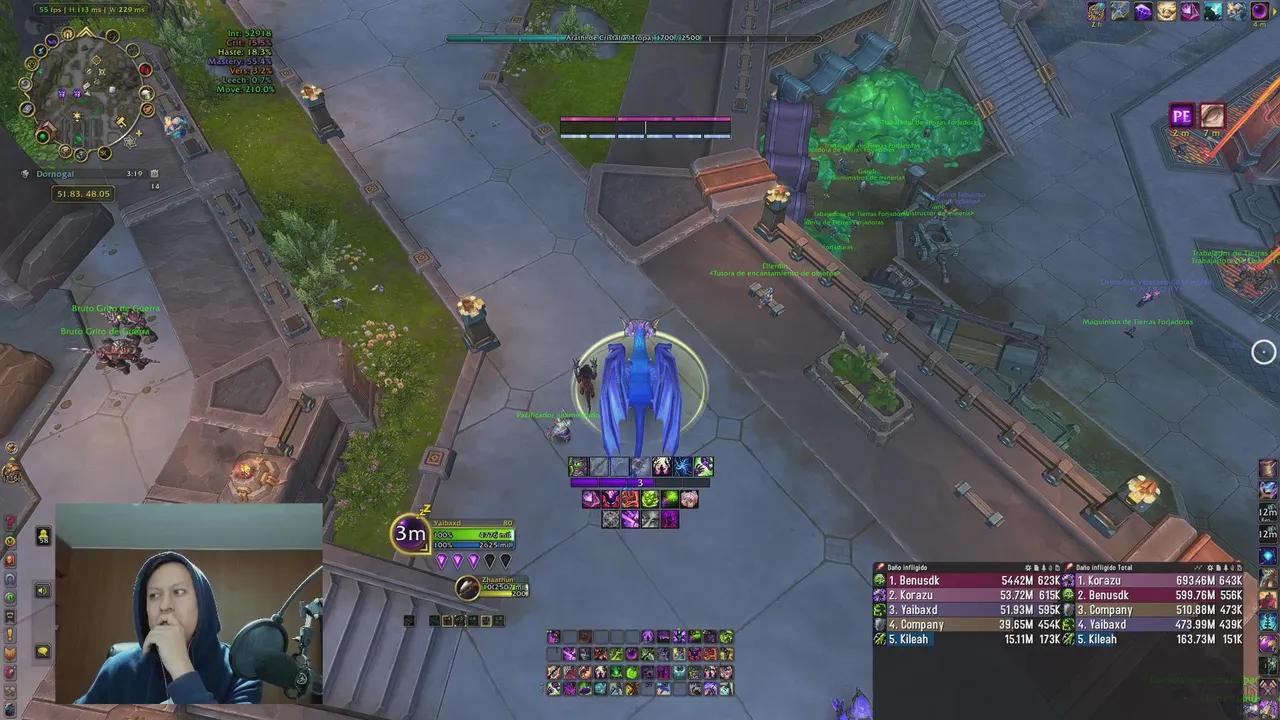
Task: Click the golden chevron arrow above the minimap
Action: point(86,32)
